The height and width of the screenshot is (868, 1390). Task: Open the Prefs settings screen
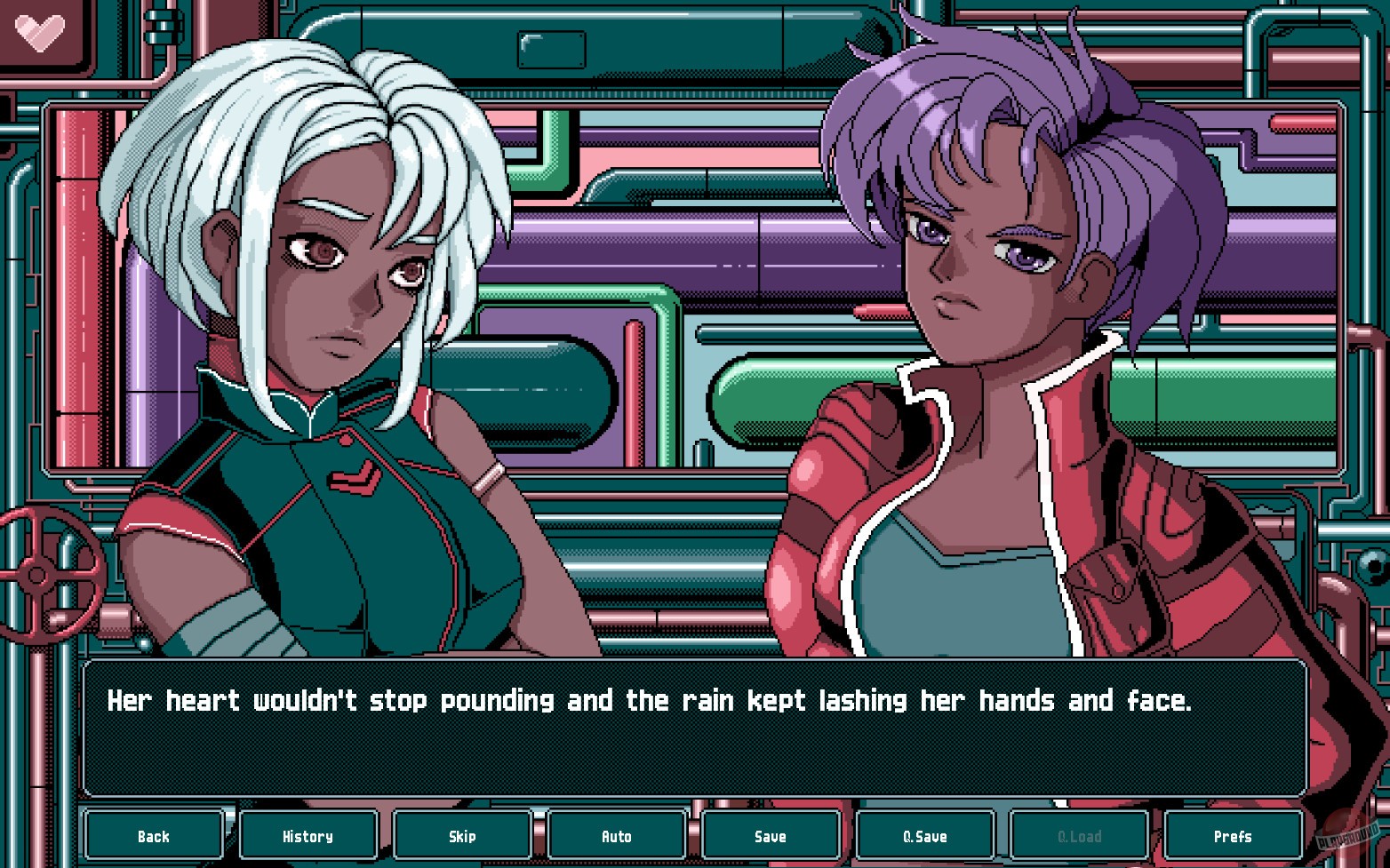pos(1233,835)
